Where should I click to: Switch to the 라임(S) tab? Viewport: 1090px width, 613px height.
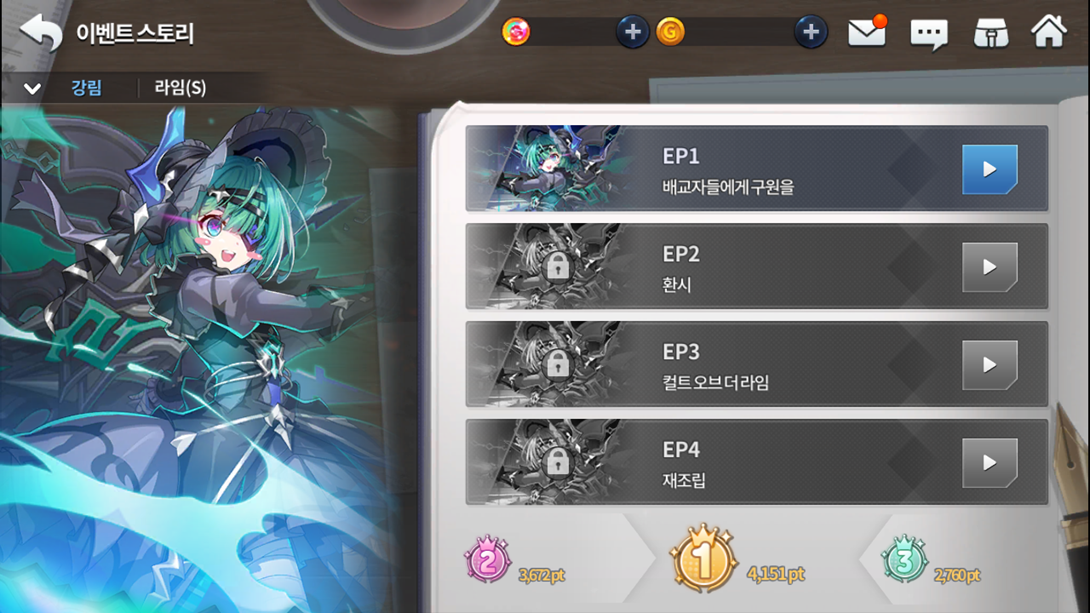180,88
